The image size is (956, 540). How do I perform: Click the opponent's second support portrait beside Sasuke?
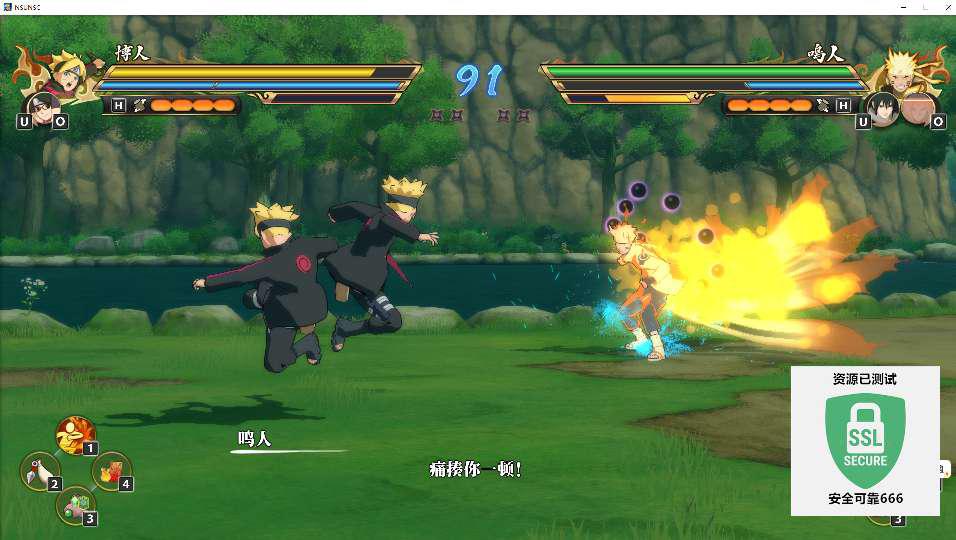tap(917, 108)
